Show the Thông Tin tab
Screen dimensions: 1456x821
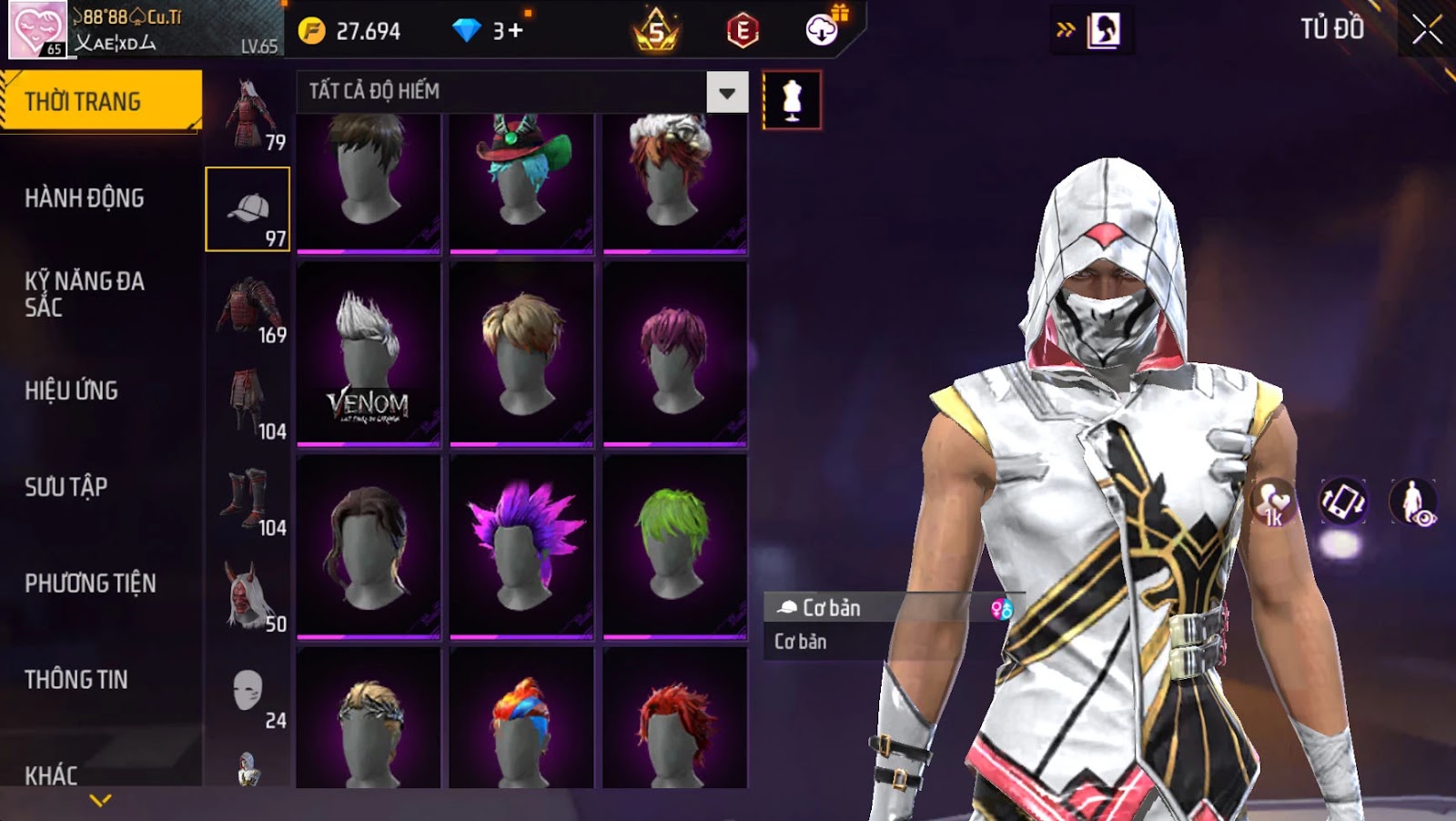pos(76,680)
